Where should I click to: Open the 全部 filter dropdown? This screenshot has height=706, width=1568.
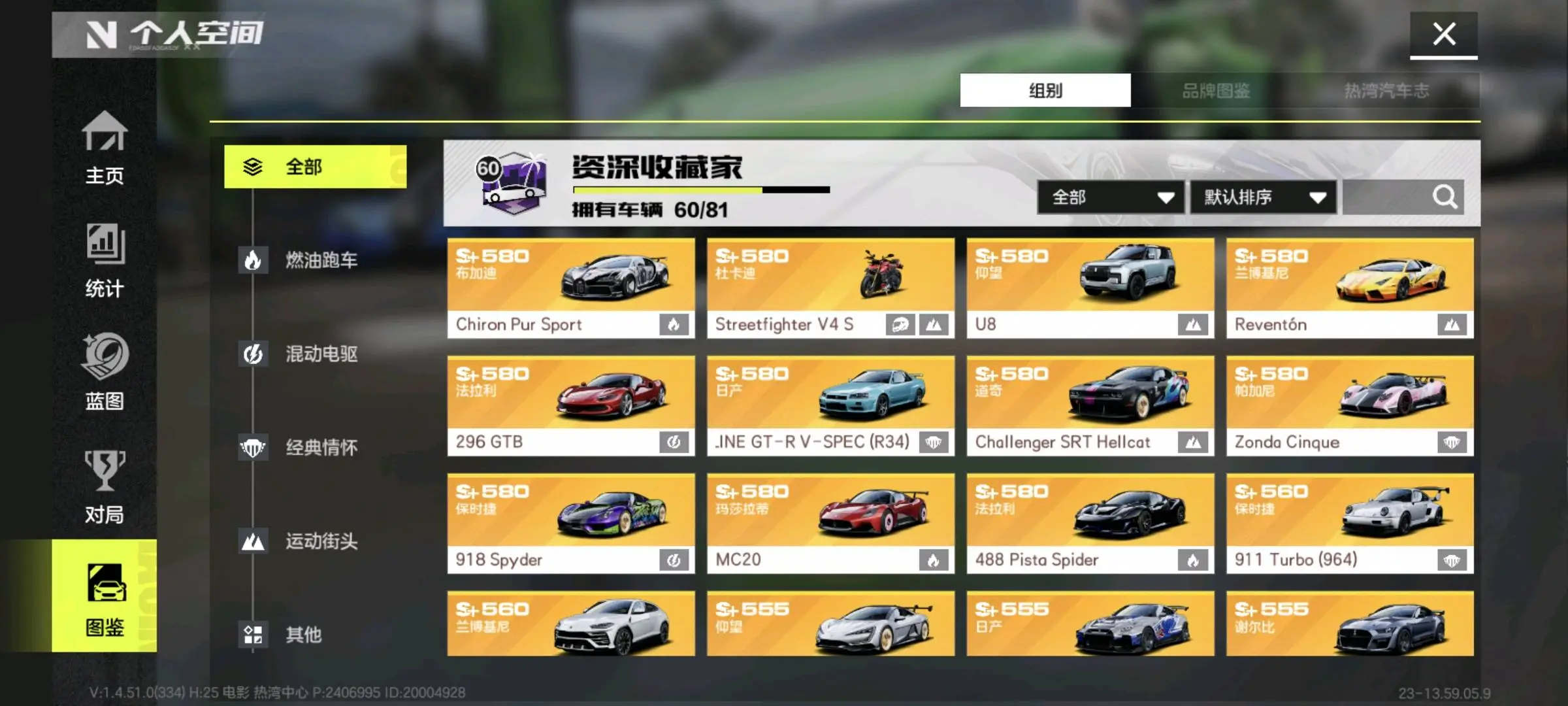click(x=1110, y=197)
